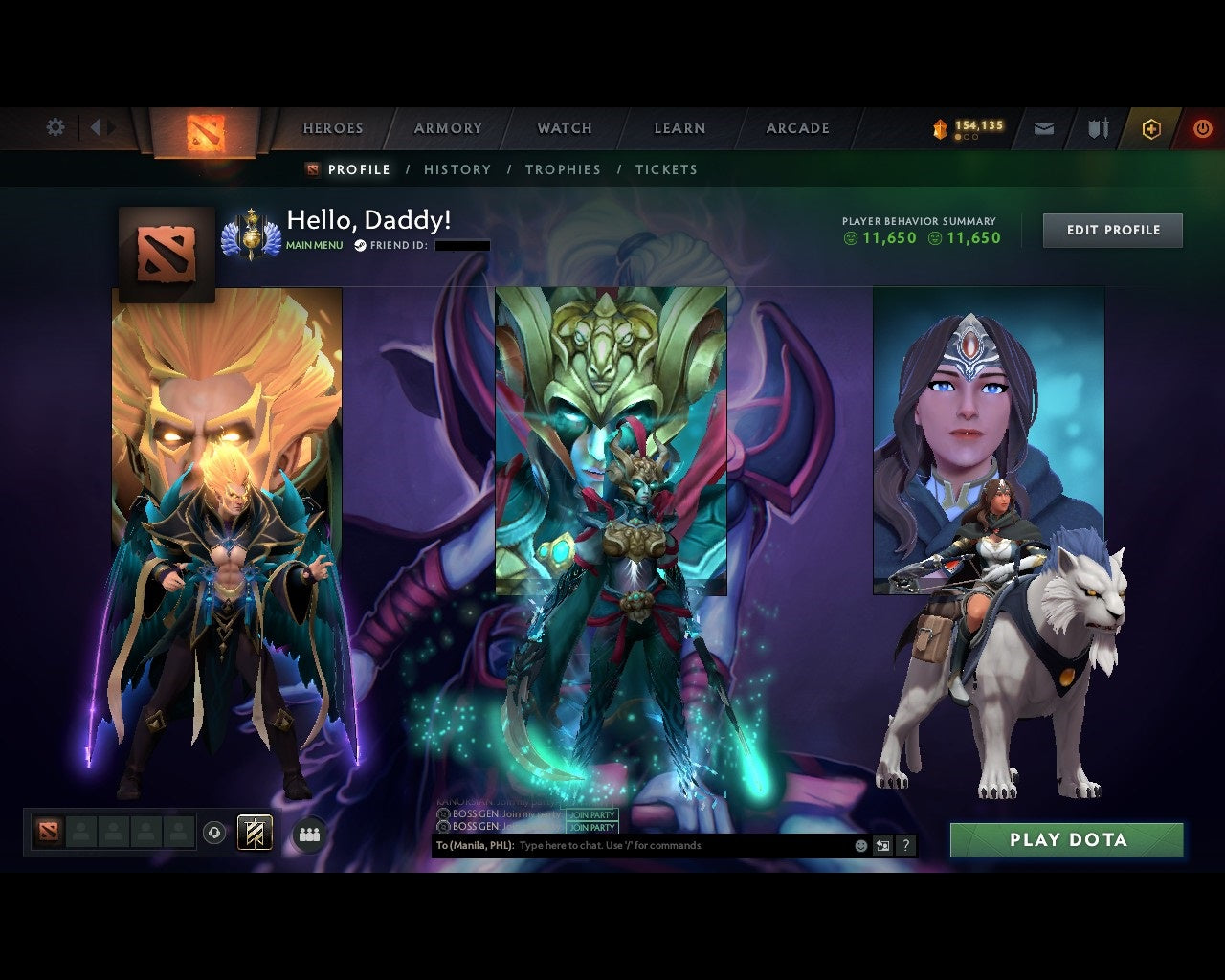This screenshot has width=1225, height=980.
Task: Click the help question mark beside chat
Action: point(905,846)
